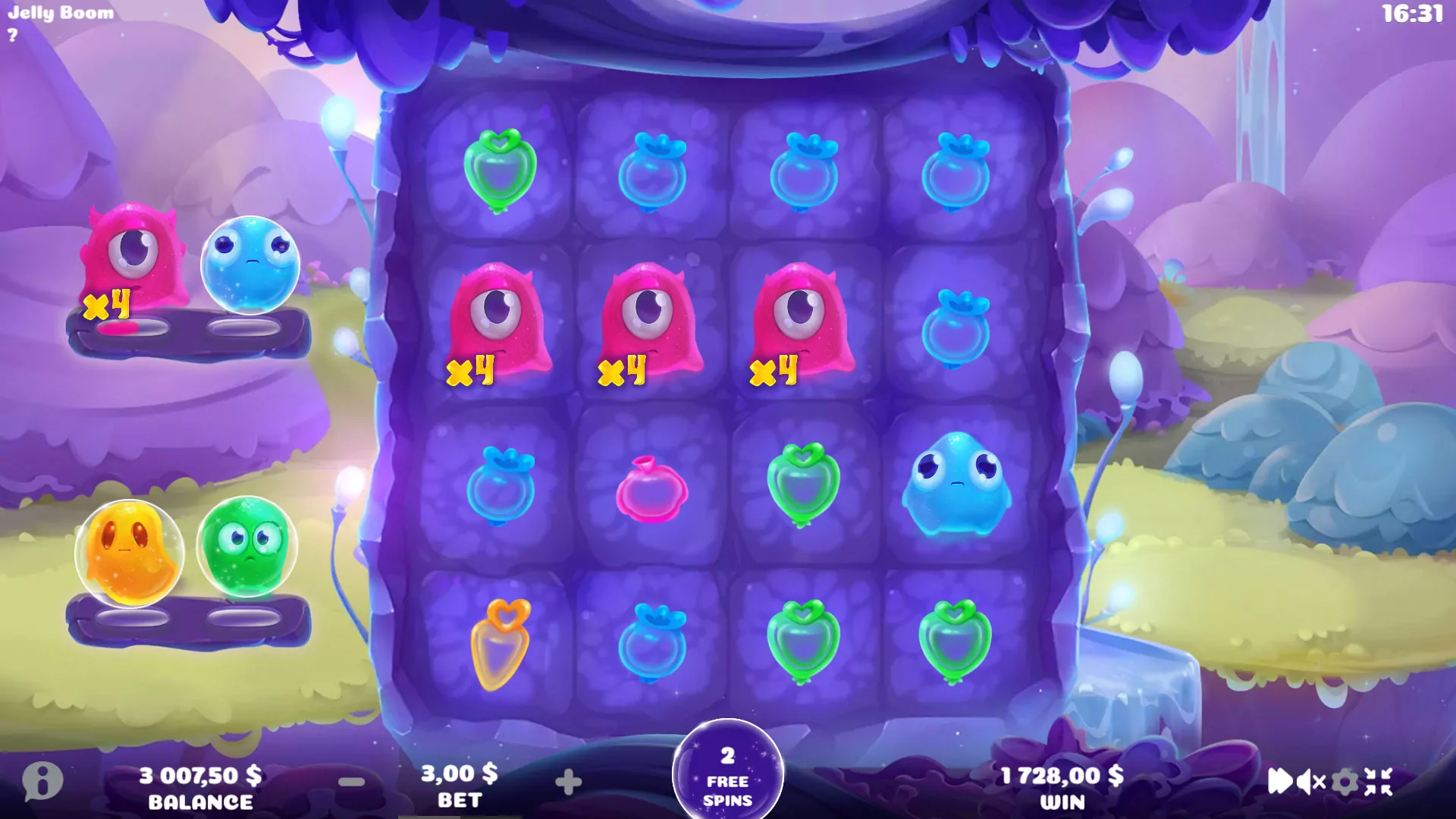Open the game information panel

tap(42, 781)
